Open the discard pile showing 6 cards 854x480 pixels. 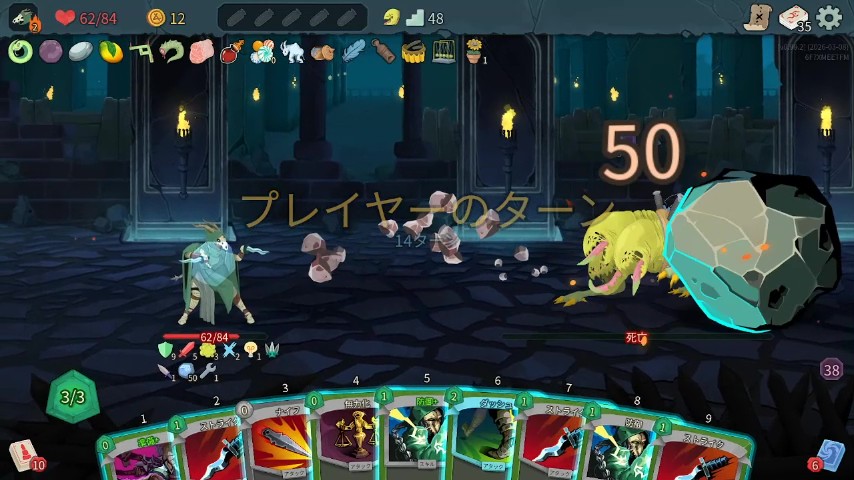click(829, 455)
